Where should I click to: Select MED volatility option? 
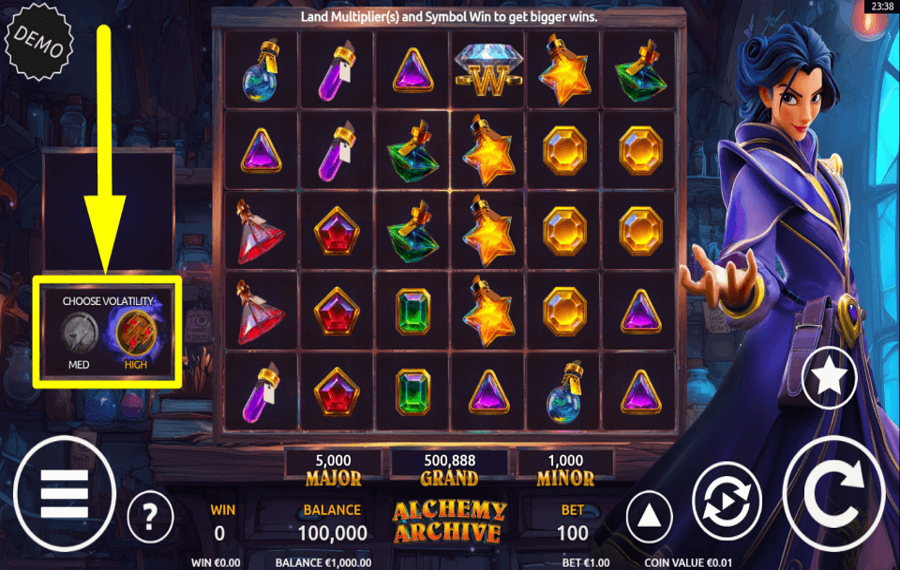tap(79, 332)
